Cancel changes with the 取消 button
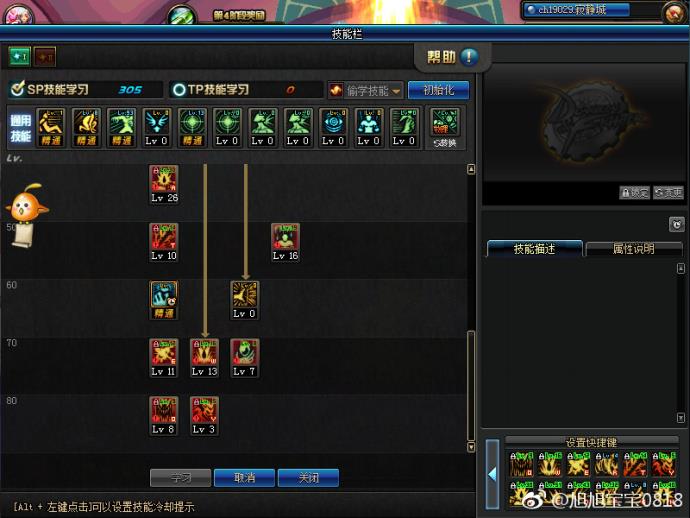Screen dimensions: 690x518 pos(245,478)
